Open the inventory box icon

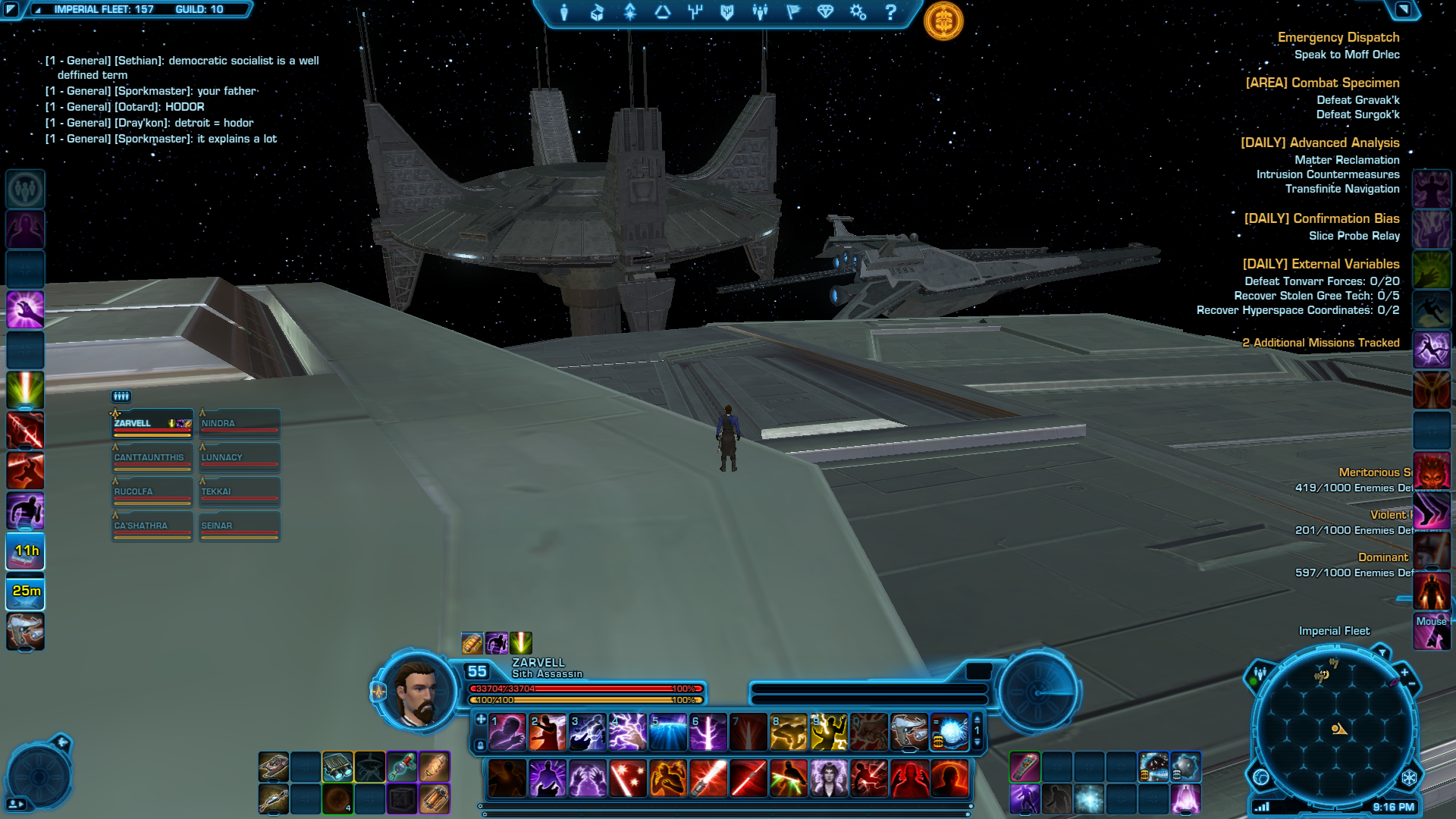[x=597, y=12]
